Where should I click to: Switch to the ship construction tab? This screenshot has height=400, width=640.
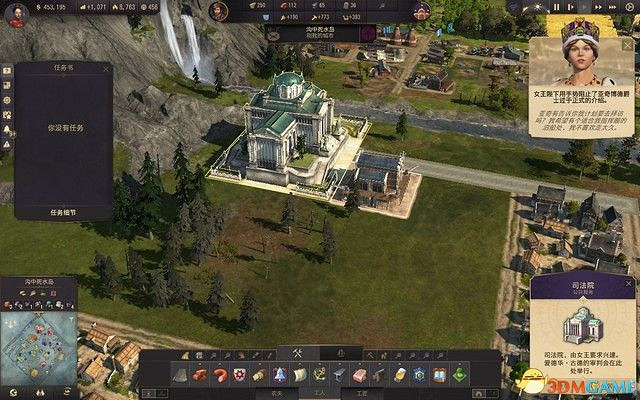pos(342,353)
